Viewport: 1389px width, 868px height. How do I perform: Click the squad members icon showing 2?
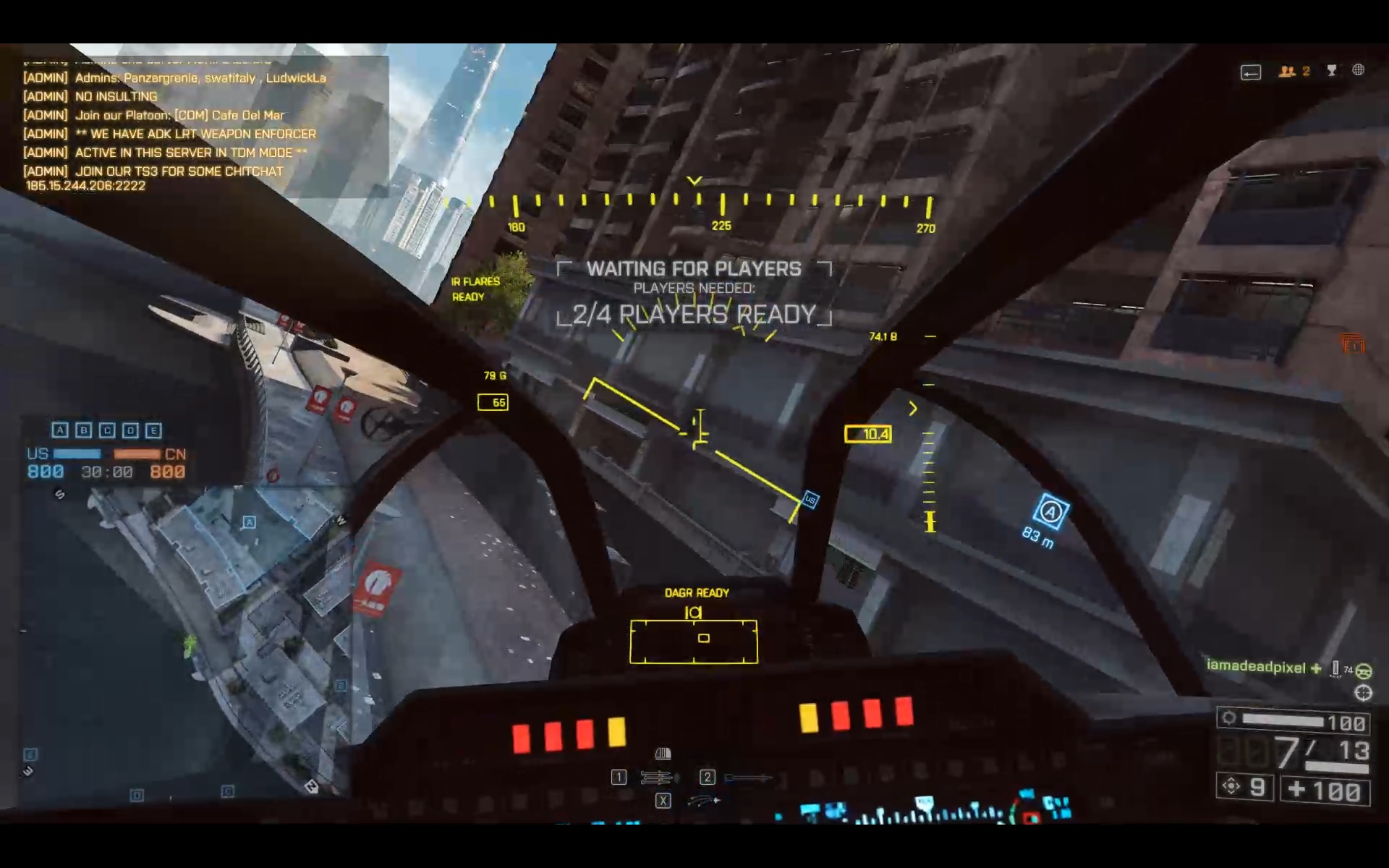pyautogui.click(x=1294, y=71)
